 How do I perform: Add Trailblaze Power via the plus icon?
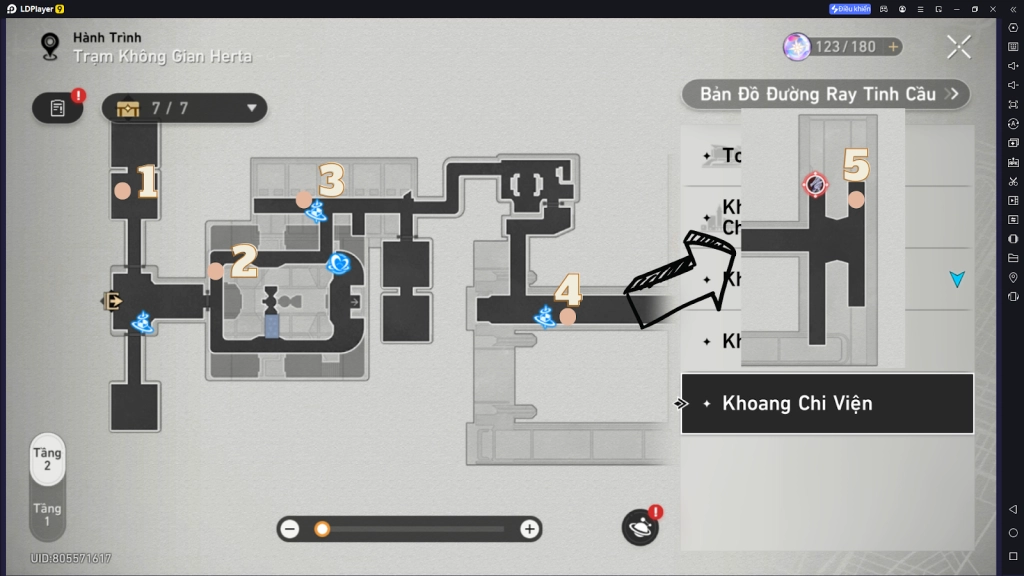tap(893, 47)
